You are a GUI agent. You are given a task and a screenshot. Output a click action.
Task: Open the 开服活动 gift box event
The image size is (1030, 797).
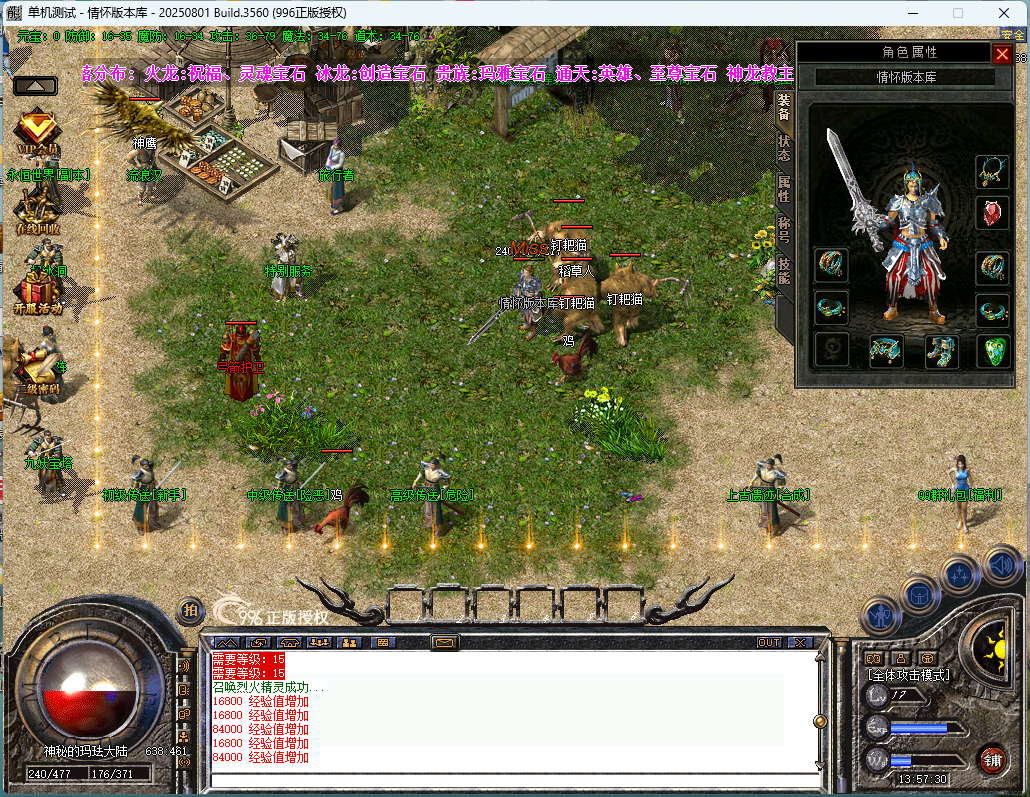[37, 291]
